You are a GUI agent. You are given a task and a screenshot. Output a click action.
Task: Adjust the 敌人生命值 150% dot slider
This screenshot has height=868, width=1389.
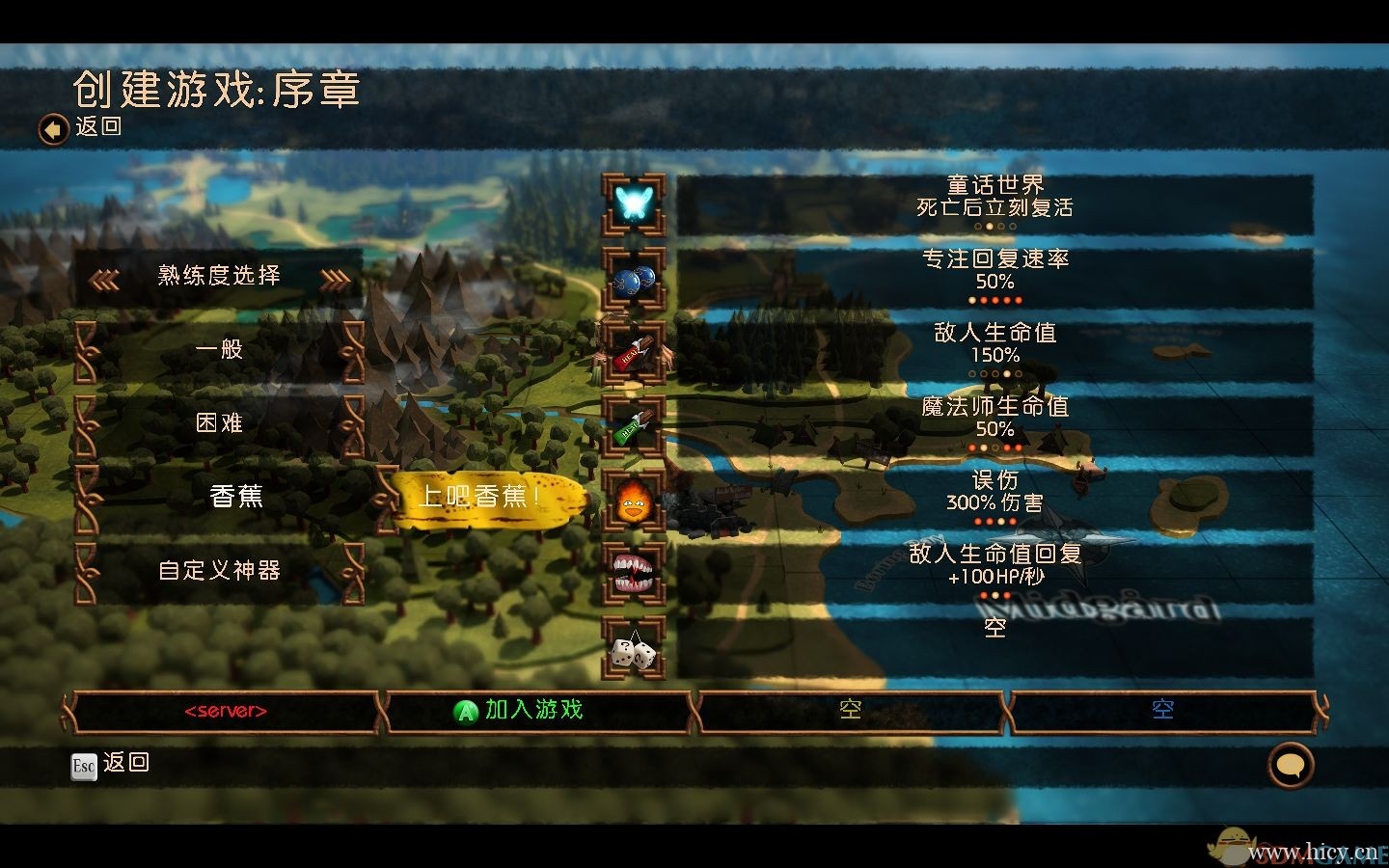995,373
